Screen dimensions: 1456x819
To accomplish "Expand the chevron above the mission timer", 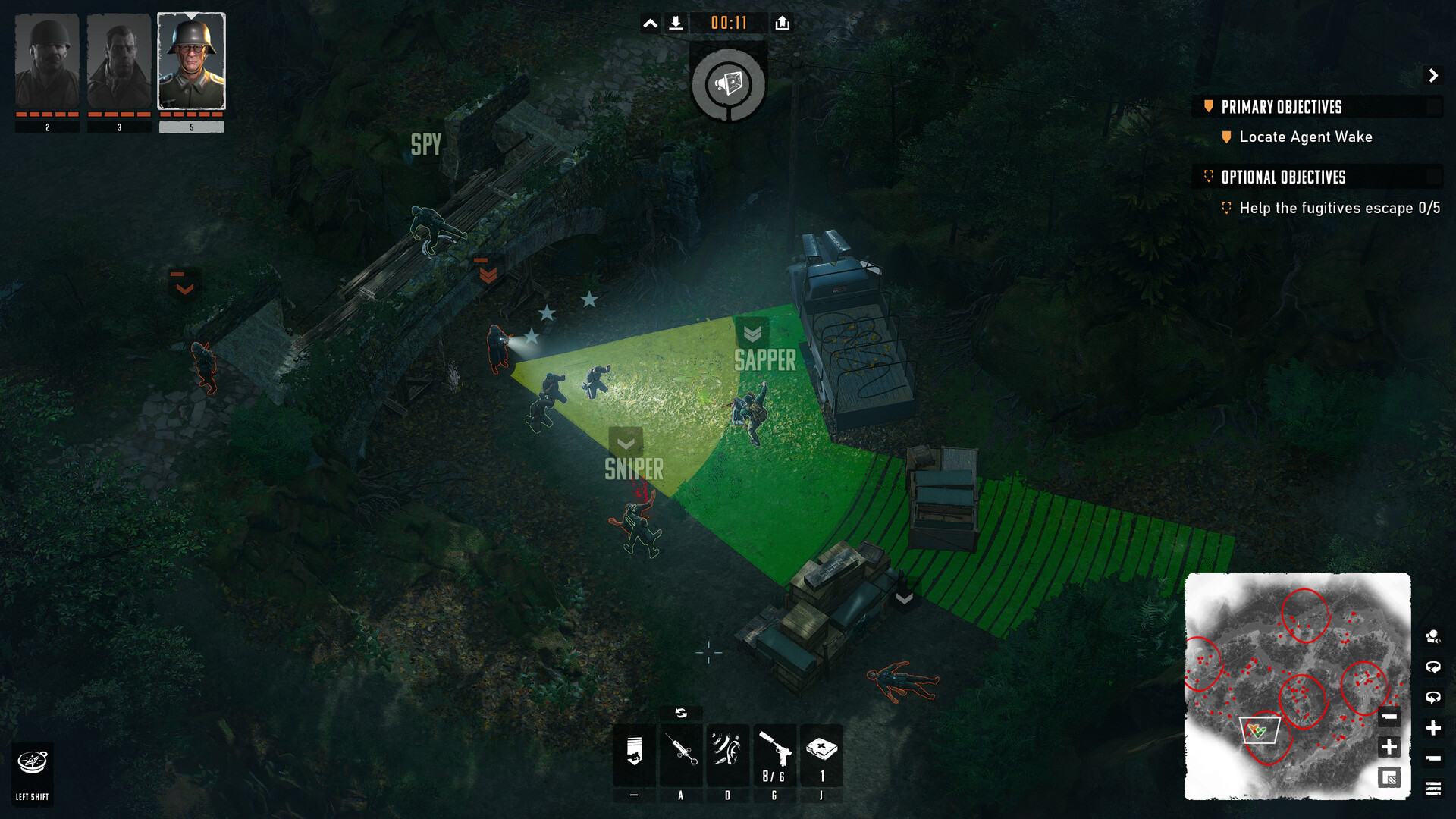I will pyautogui.click(x=650, y=23).
